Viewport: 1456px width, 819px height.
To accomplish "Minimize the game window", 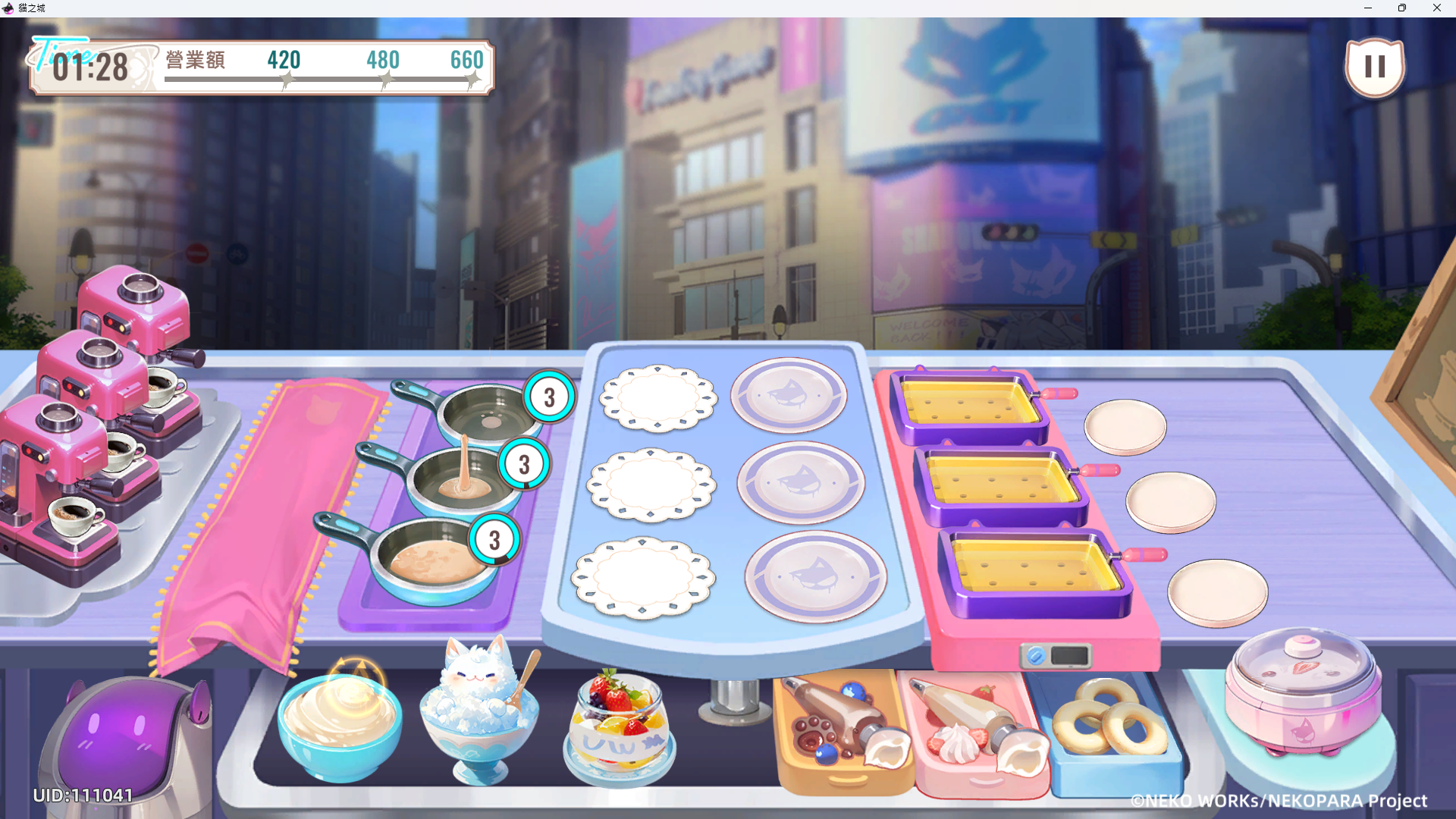I will coord(1368,8).
